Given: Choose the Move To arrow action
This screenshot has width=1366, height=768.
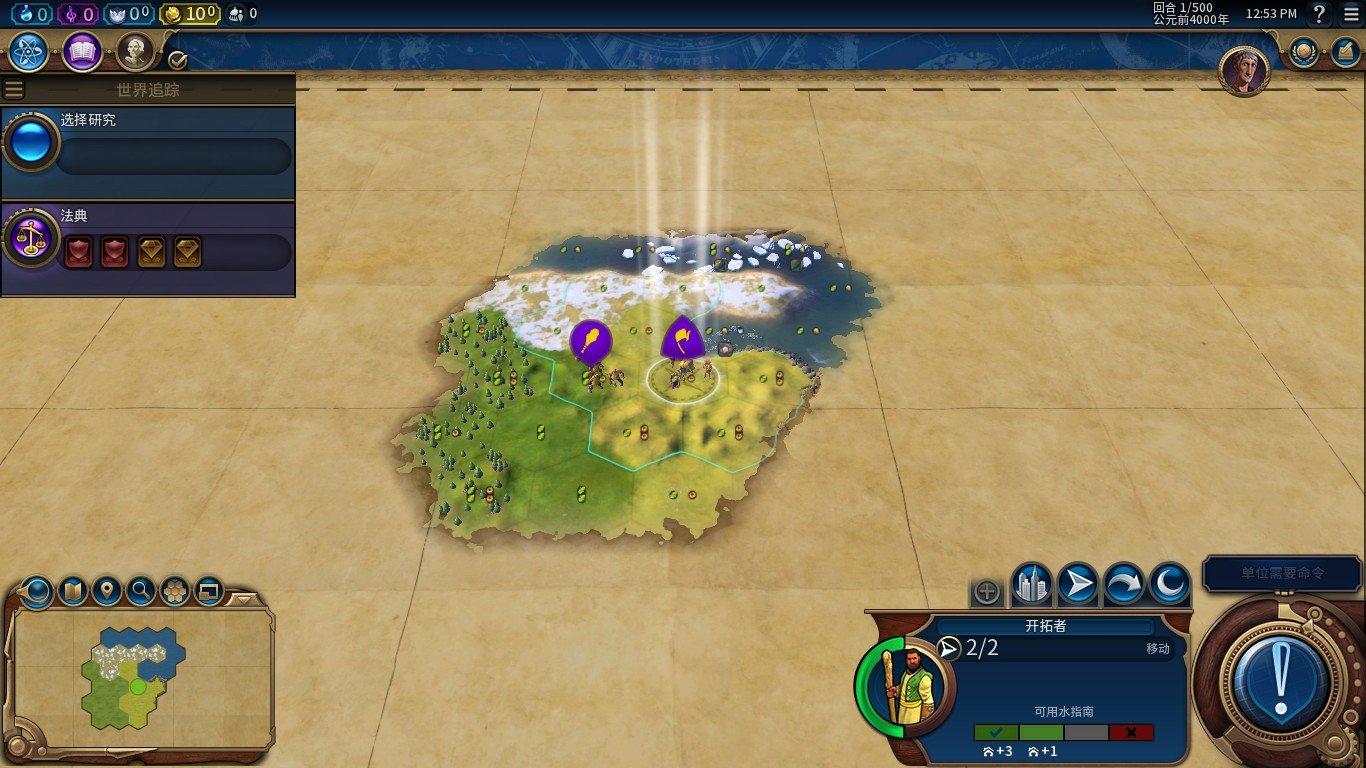Looking at the screenshot, I should [1078, 584].
